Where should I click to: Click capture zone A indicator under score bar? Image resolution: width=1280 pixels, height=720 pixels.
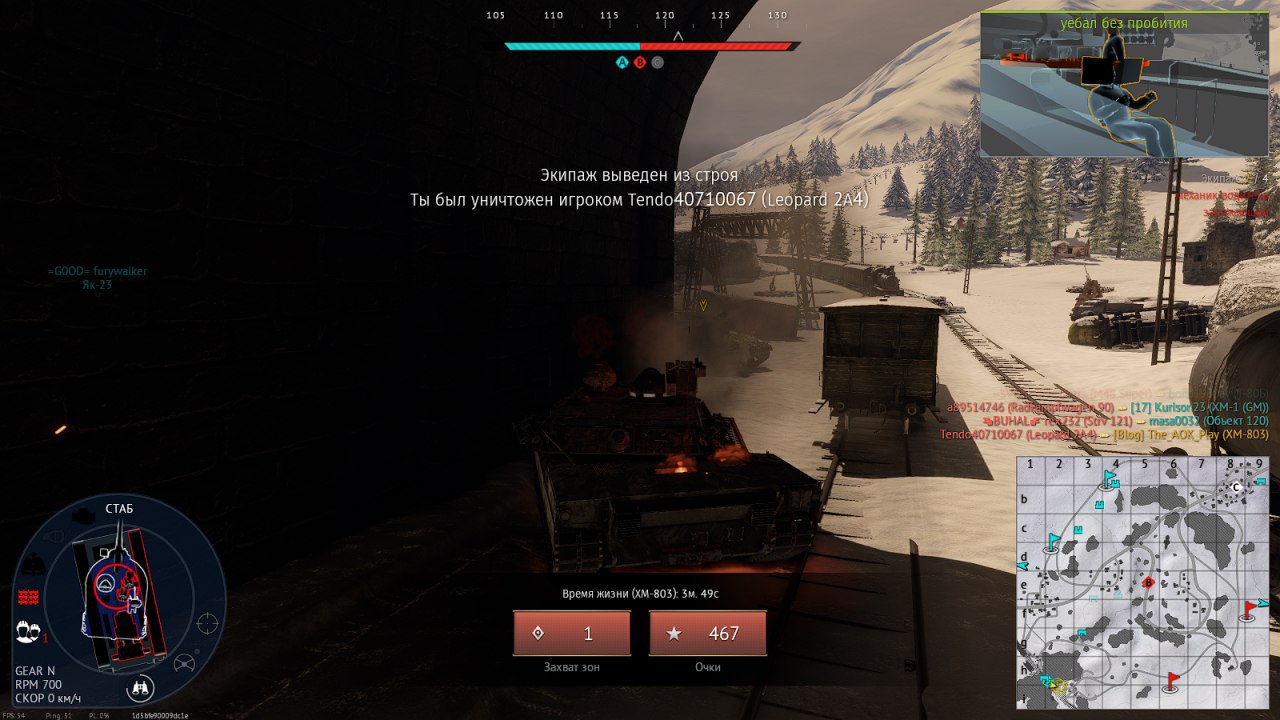click(x=622, y=62)
